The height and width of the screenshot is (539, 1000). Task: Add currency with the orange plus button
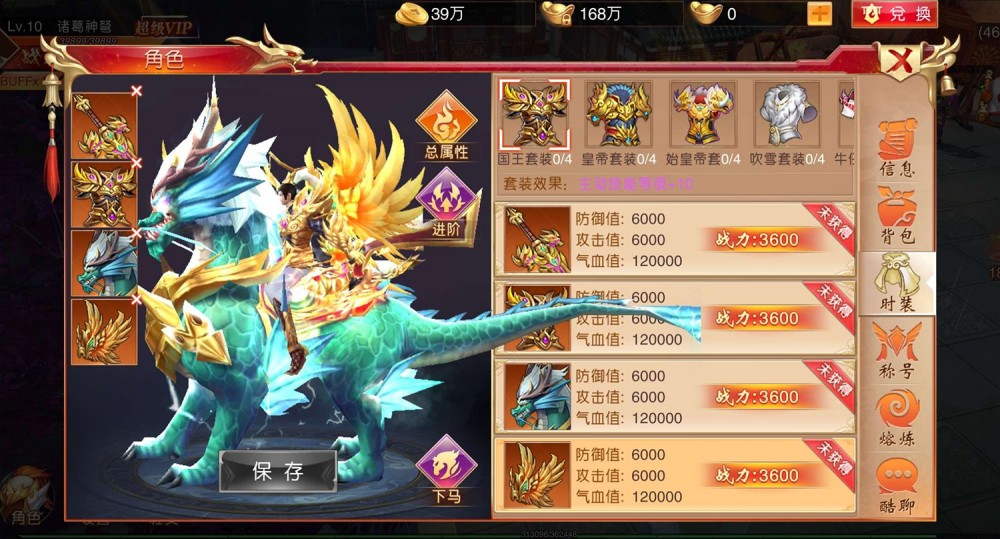[819, 13]
